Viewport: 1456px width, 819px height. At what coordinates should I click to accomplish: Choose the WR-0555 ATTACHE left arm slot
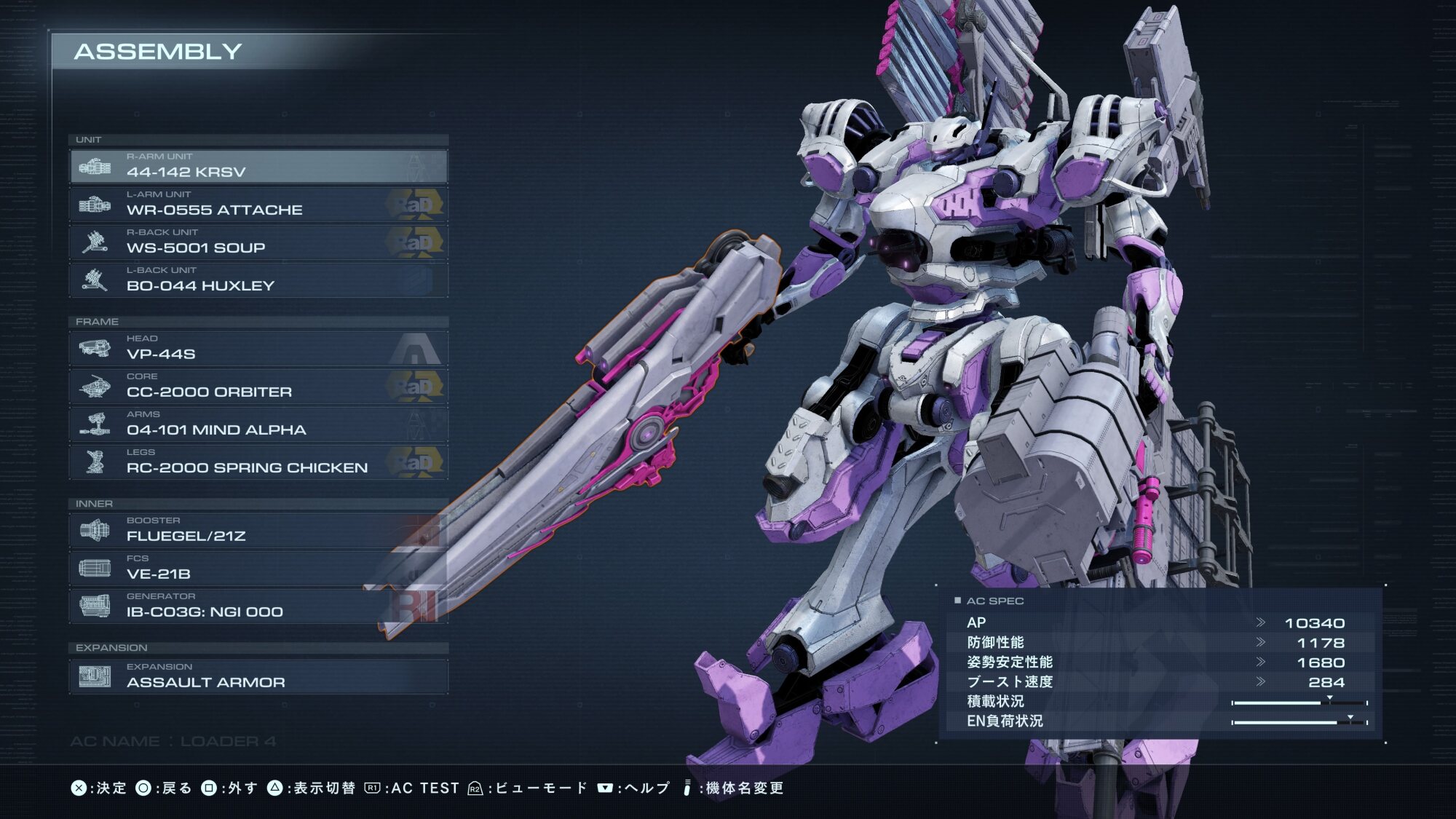258,205
